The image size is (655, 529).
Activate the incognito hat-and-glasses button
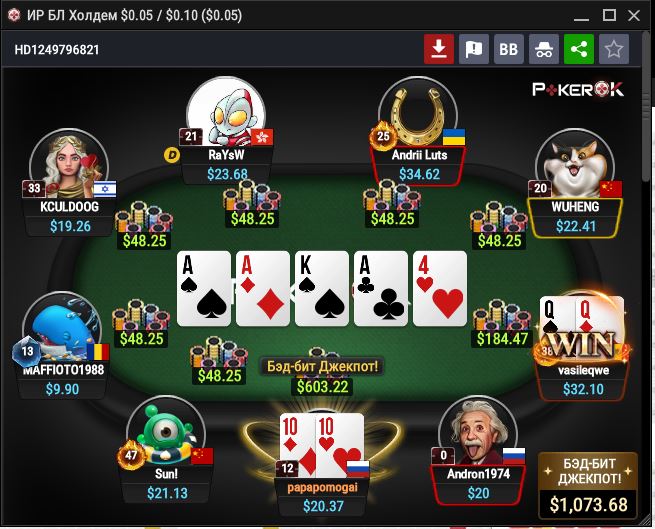[544, 48]
